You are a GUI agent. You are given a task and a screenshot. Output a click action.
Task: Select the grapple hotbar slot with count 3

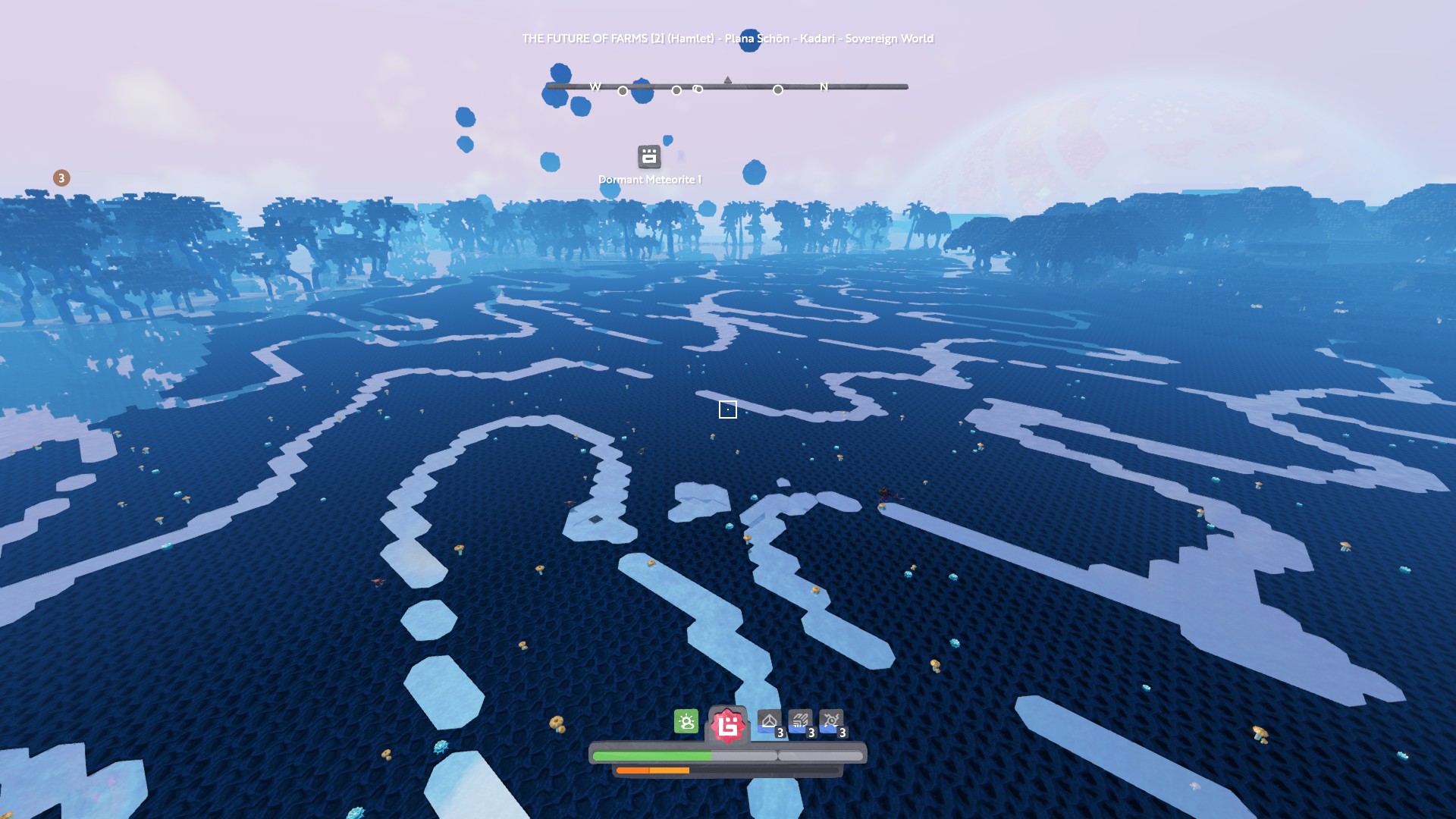click(x=832, y=722)
